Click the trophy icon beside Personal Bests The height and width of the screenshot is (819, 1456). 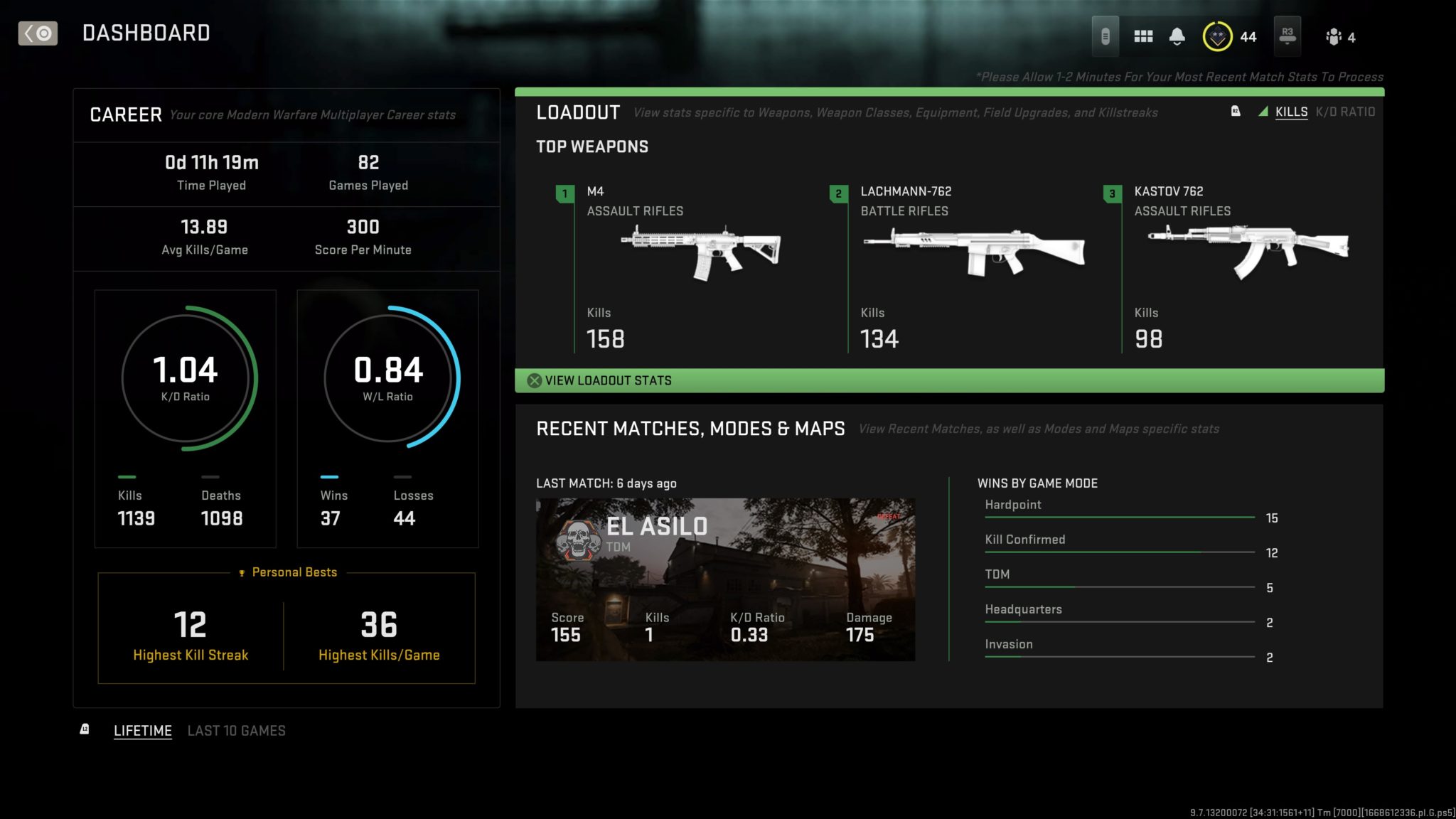243,572
